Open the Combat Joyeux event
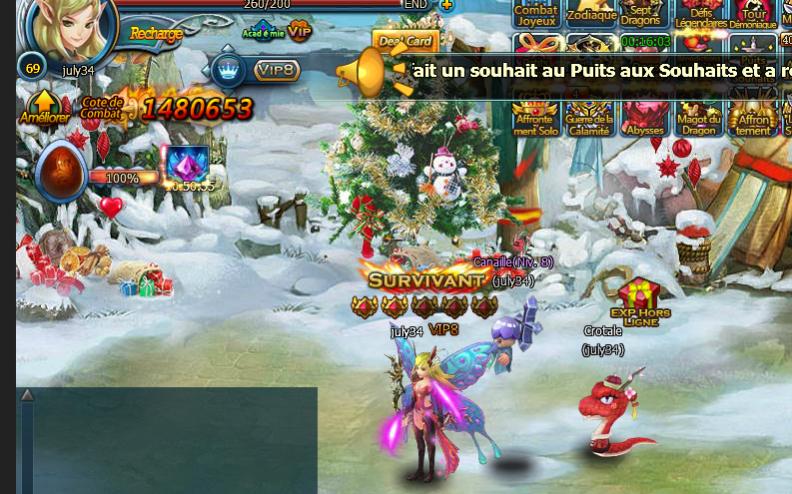Screen dimensions: 792x494 tap(536, 15)
